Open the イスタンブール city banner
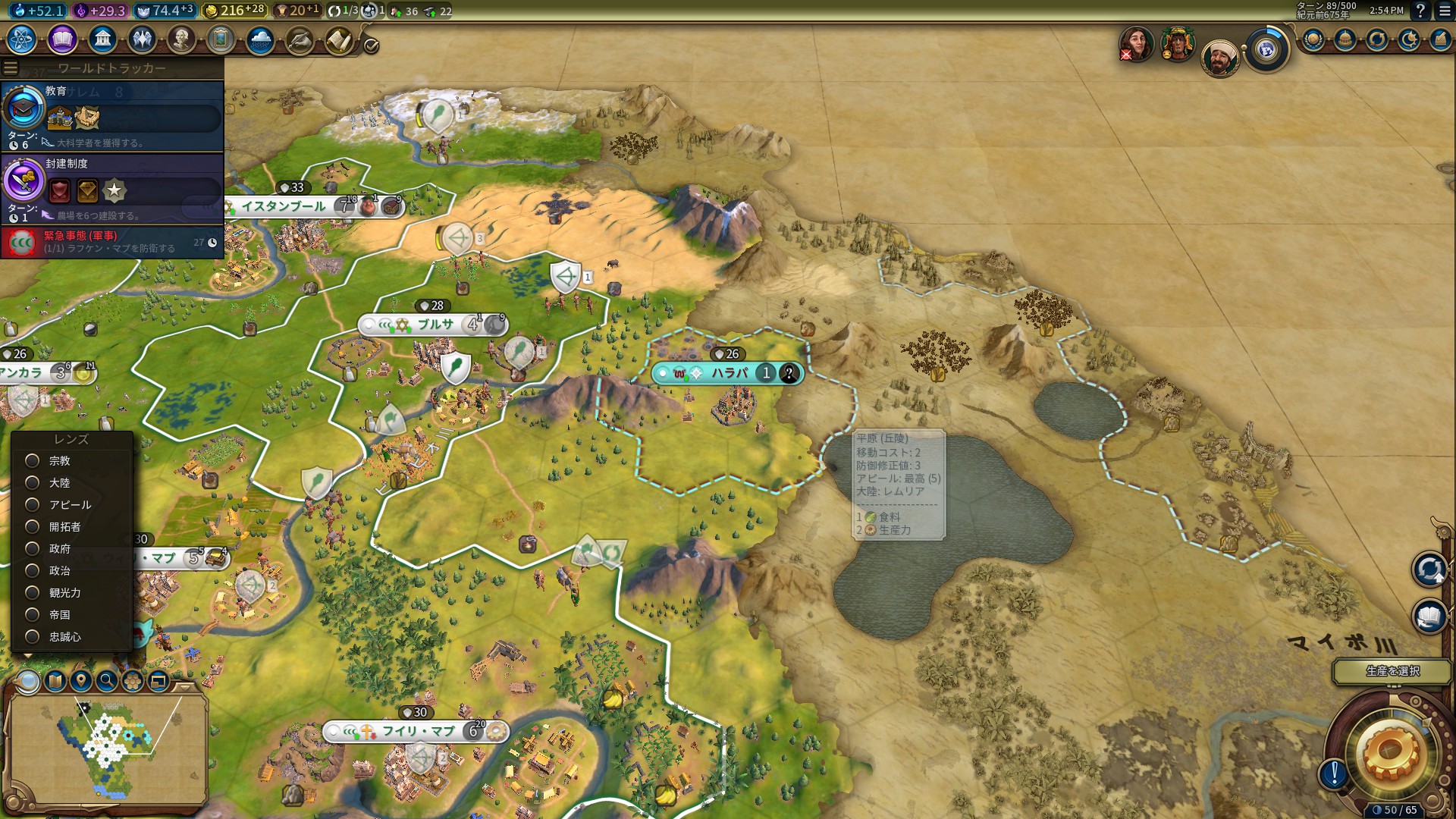 pos(284,206)
